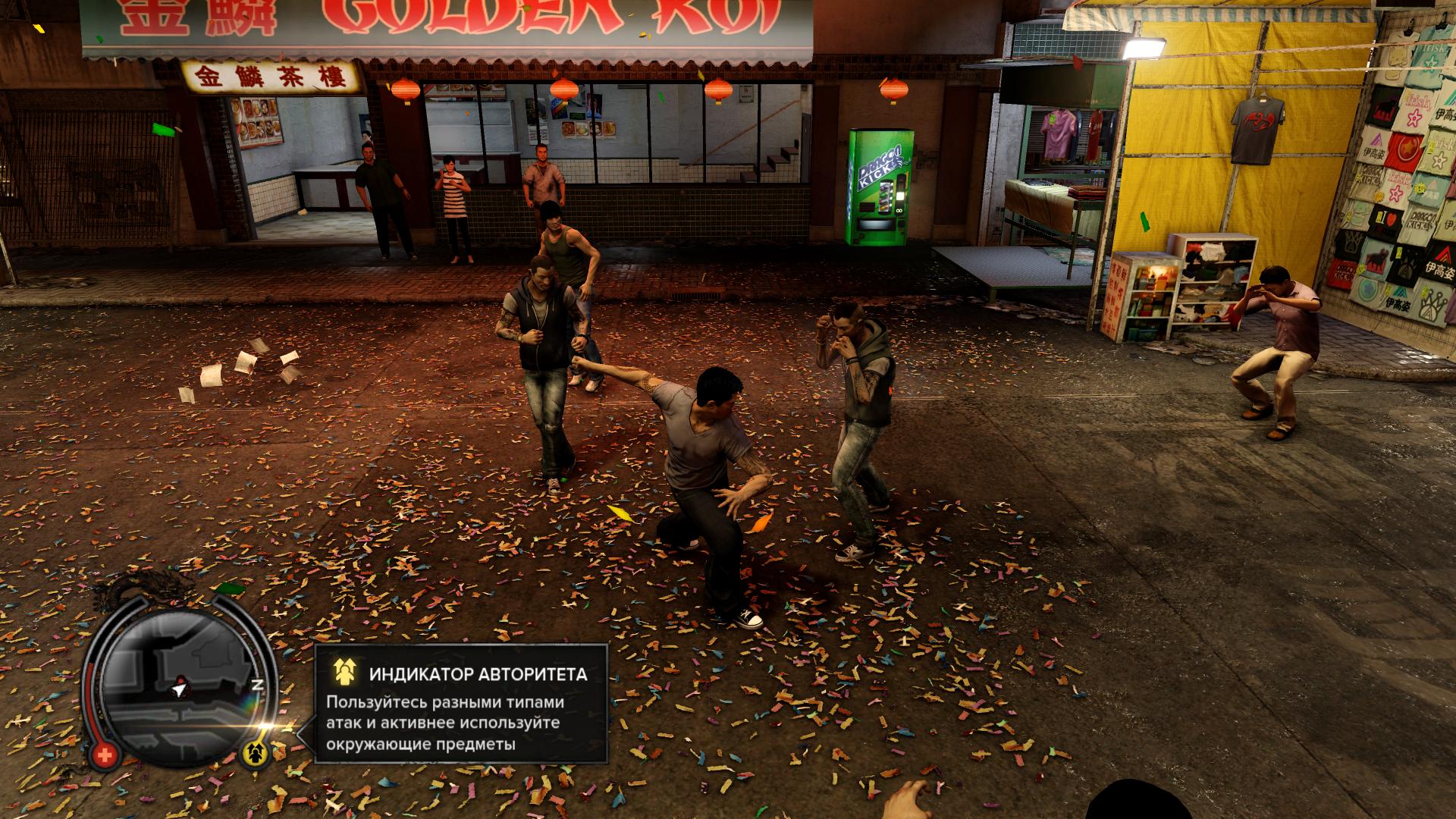Click the red health cross icon
This screenshot has width=1456, height=819.
click(x=106, y=755)
